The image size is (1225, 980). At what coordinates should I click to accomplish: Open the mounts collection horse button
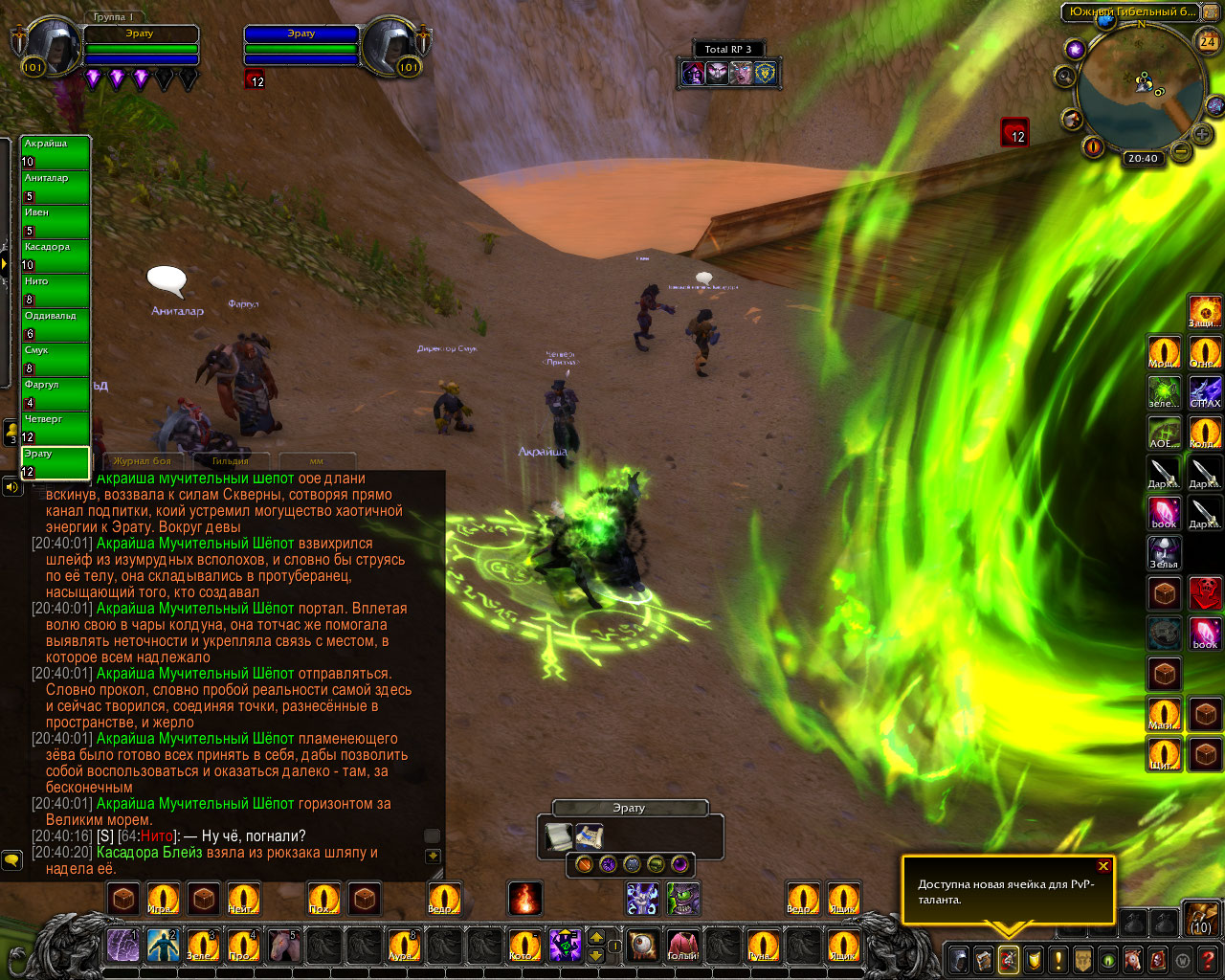[x=1132, y=959]
